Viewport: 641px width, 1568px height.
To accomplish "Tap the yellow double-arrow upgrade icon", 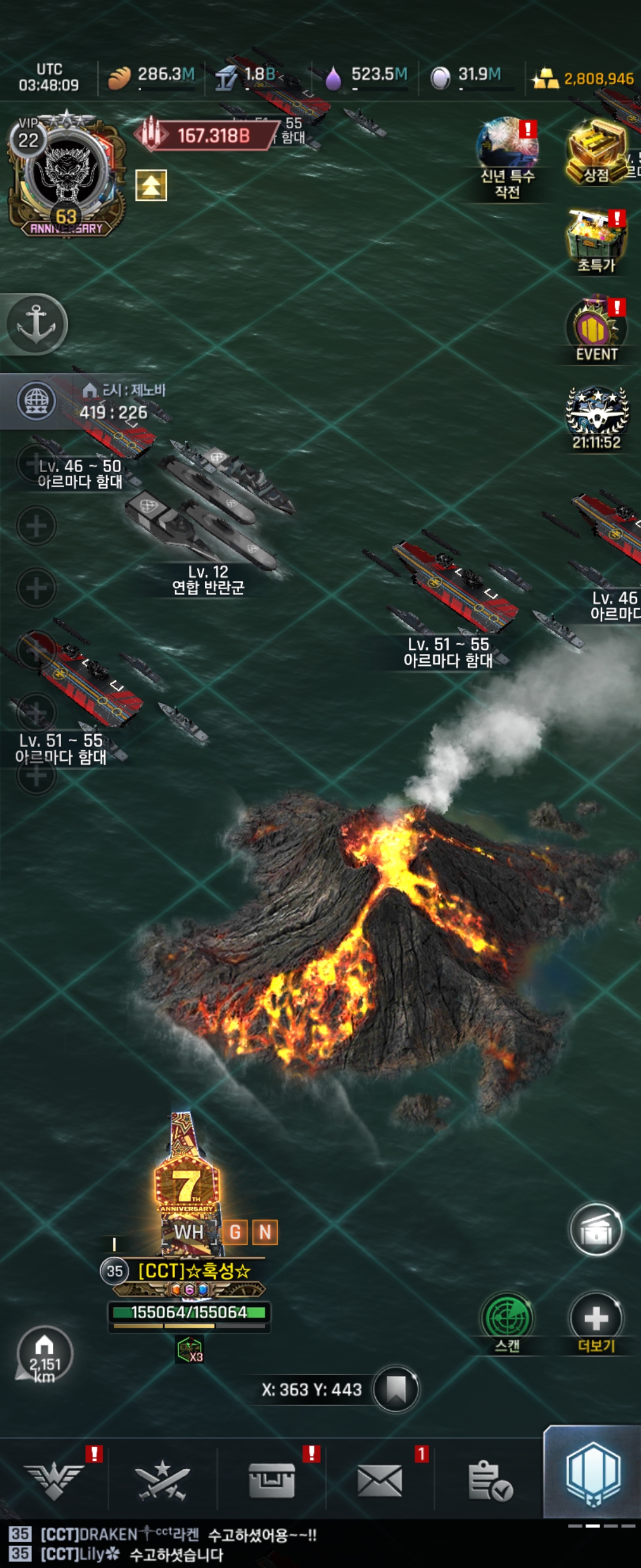I will (x=151, y=186).
